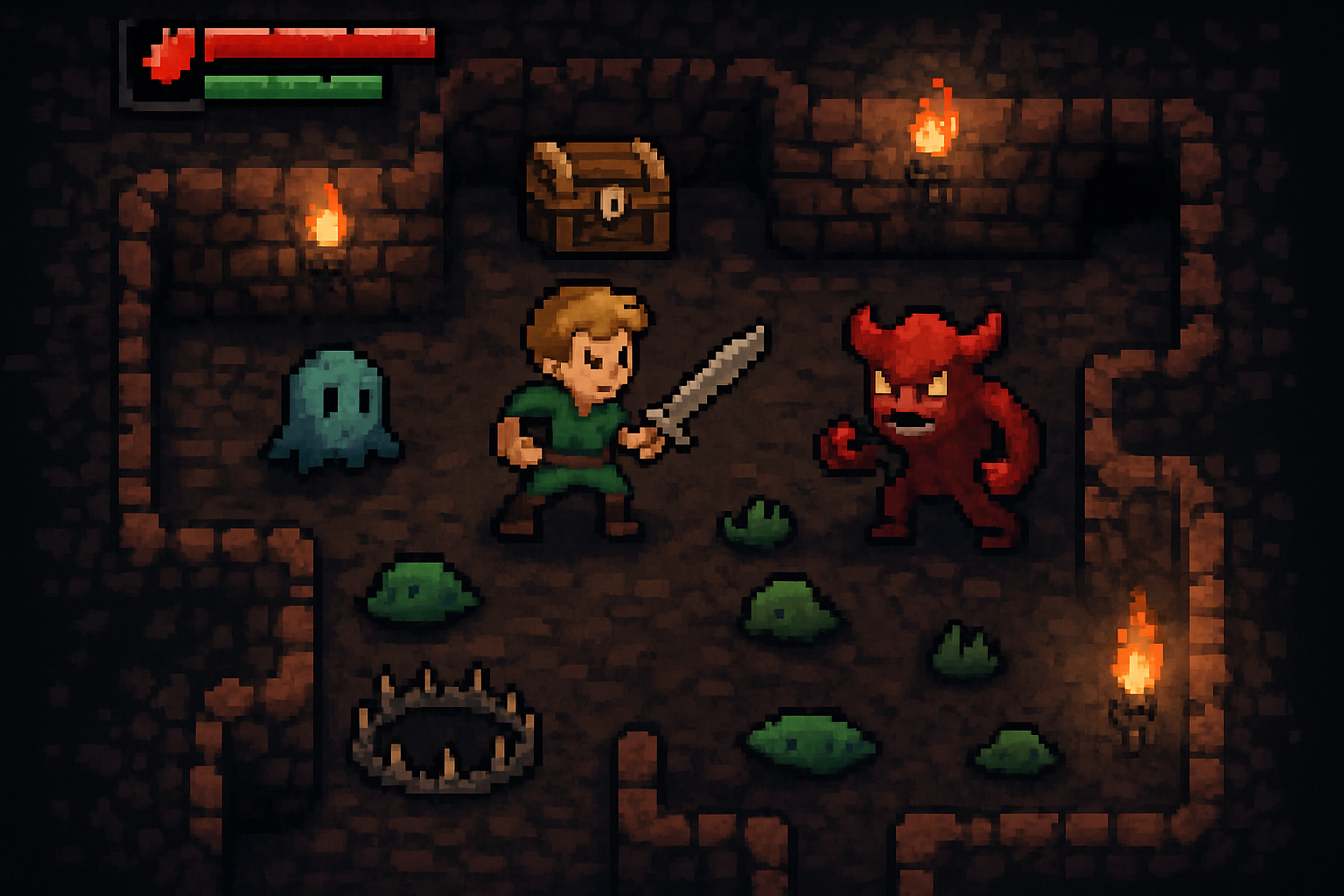Click the demon's raised claw
1344x896 pixels.
click(842, 442)
